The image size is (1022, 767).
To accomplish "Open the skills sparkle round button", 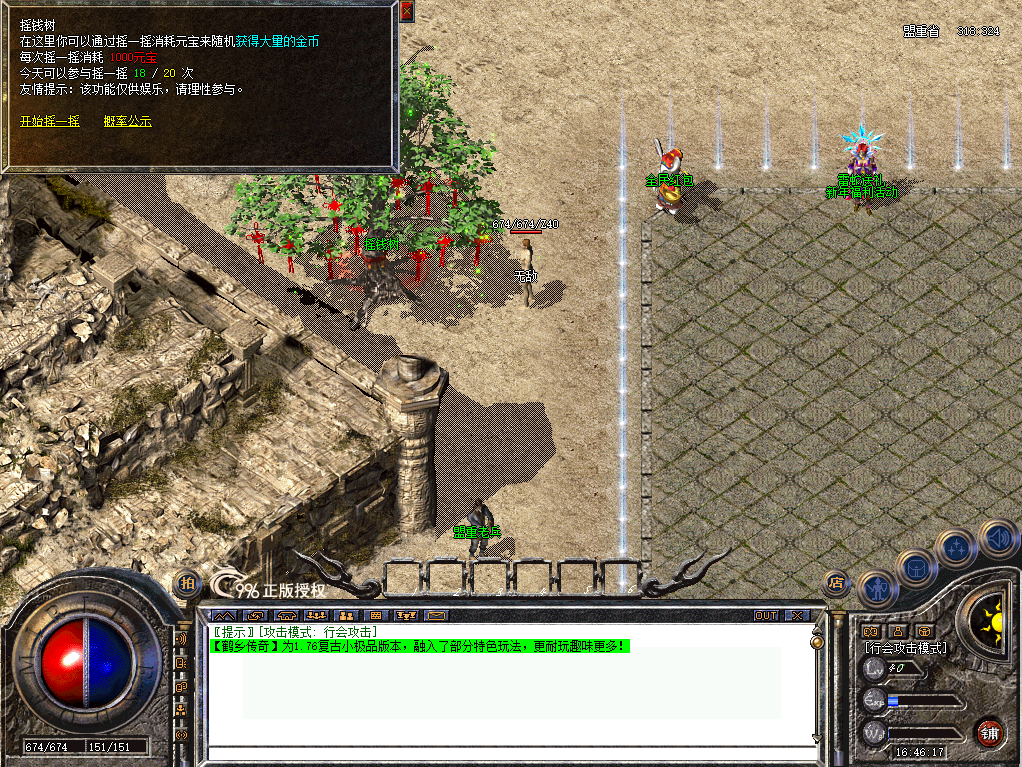I will pos(956,548).
